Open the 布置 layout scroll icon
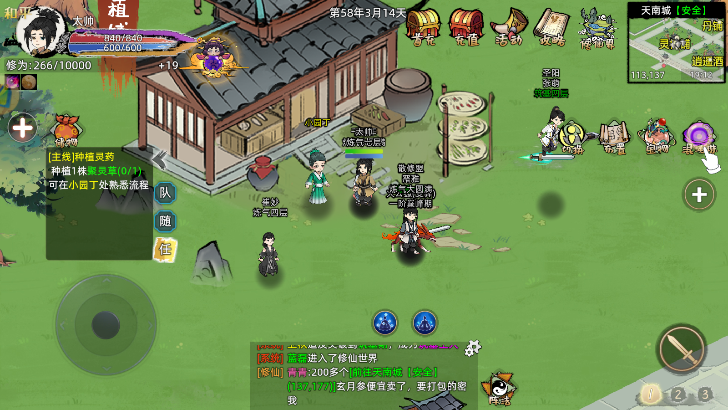Viewport: 728px width, 410px height. coord(612,135)
